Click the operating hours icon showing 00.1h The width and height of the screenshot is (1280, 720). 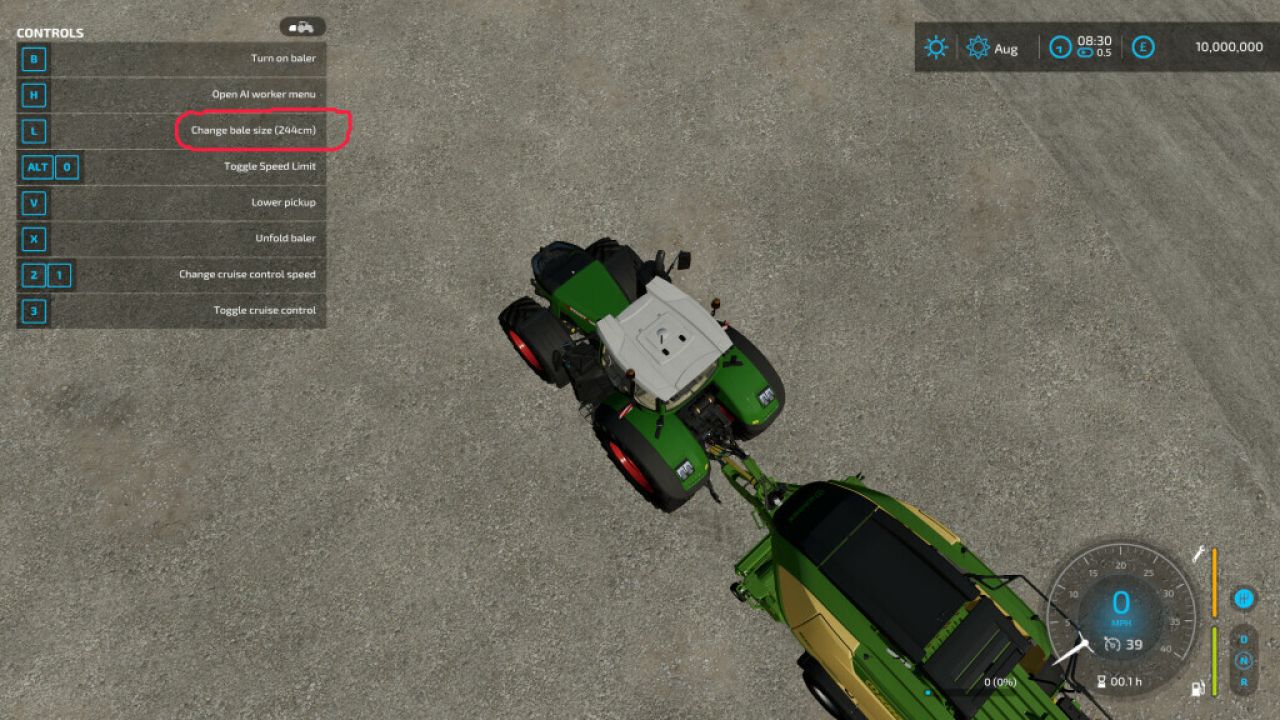pyautogui.click(x=1102, y=681)
